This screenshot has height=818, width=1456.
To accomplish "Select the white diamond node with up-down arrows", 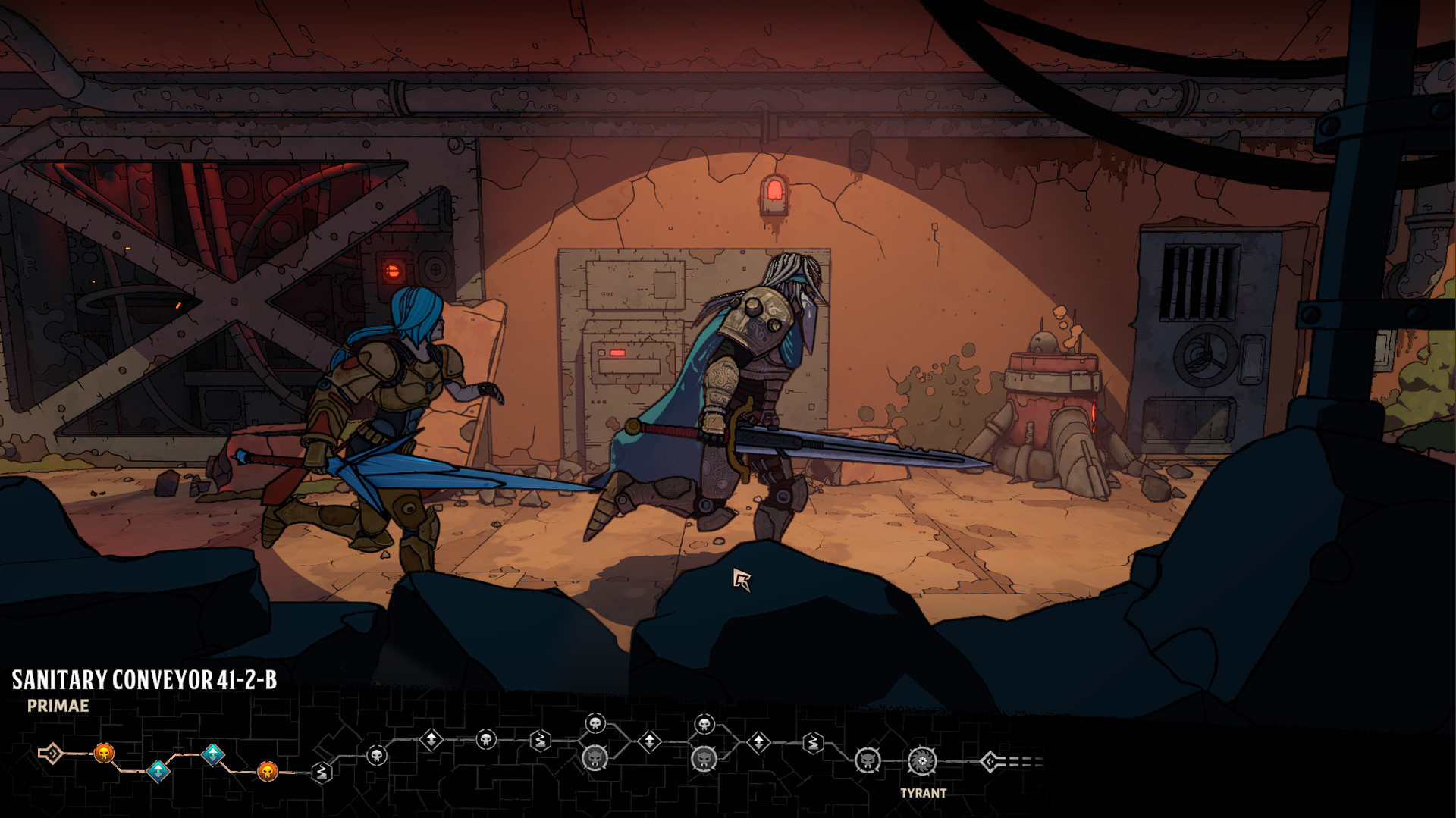I will click(431, 741).
